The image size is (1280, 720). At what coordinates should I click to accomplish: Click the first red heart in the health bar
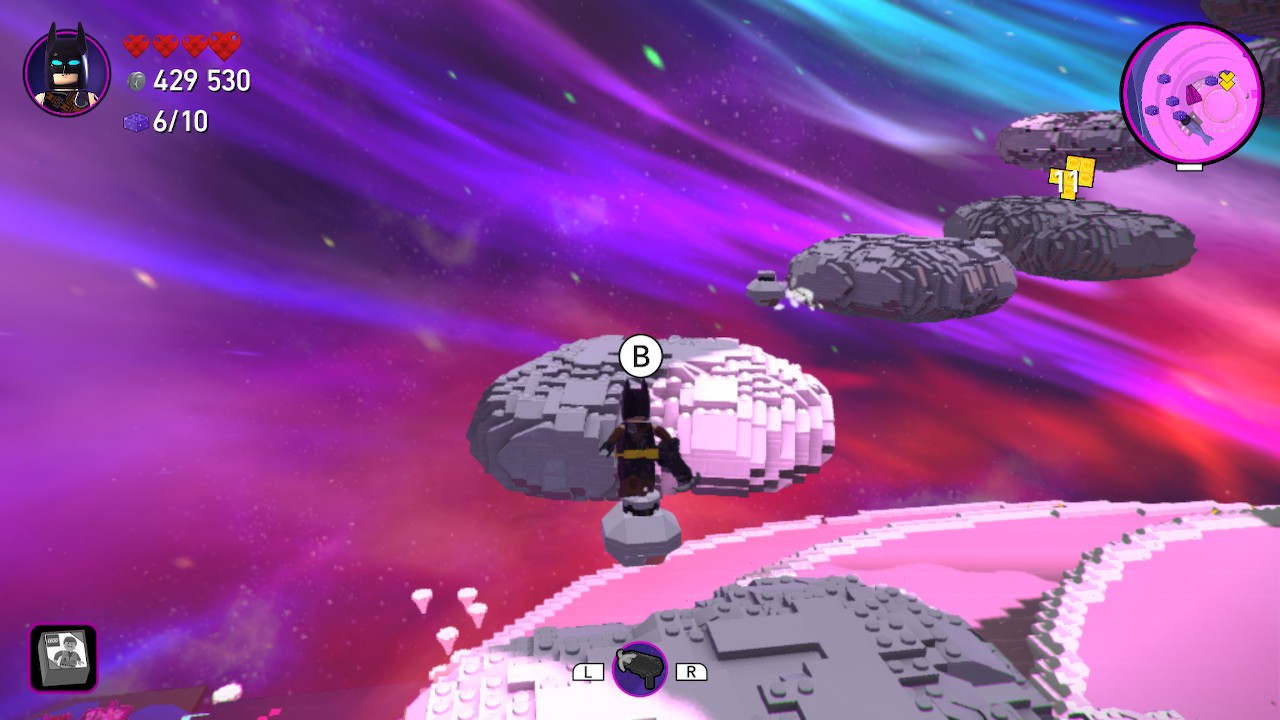click(x=135, y=45)
